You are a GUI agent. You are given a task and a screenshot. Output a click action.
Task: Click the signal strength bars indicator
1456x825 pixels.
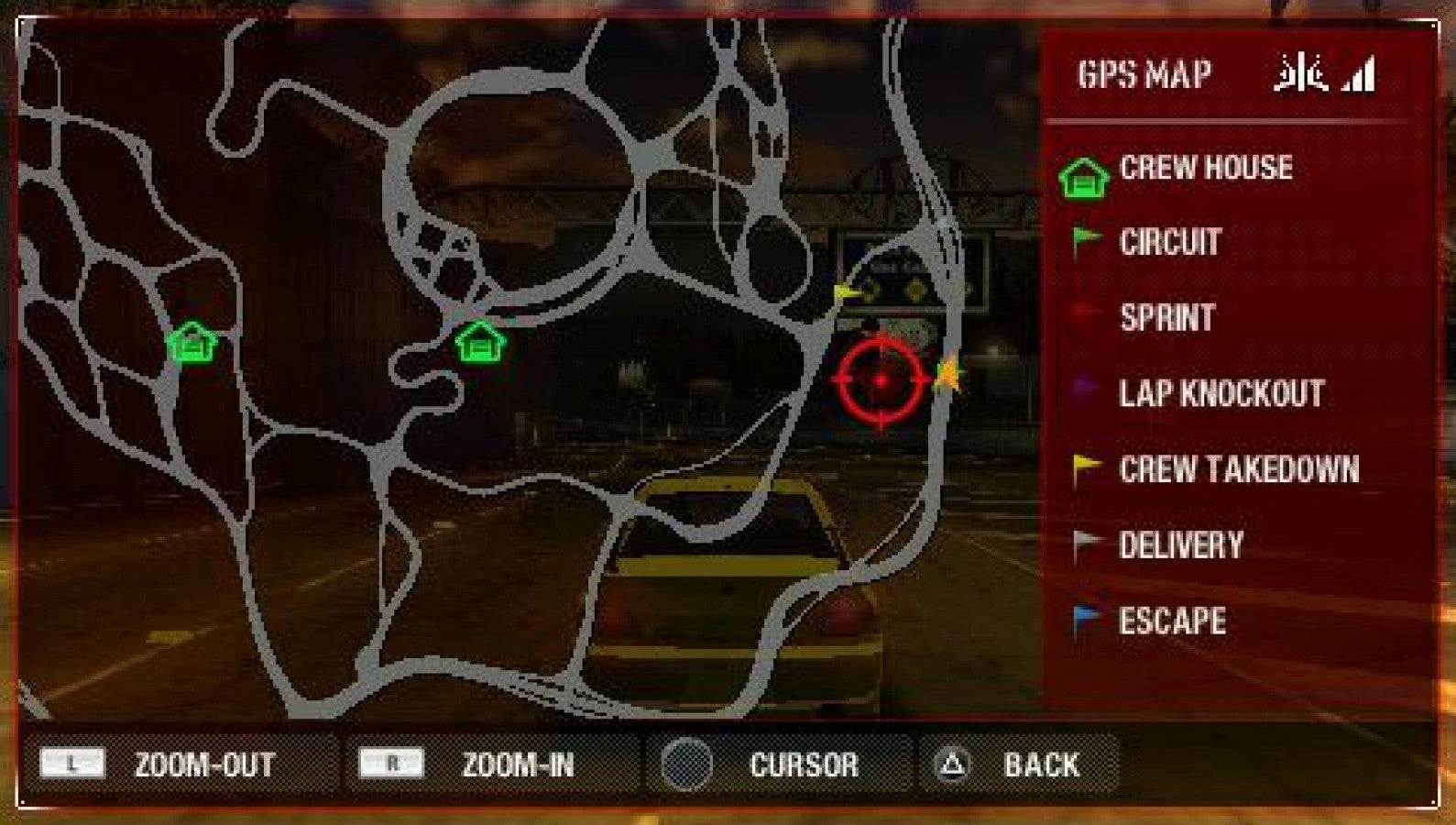(1357, 73)
